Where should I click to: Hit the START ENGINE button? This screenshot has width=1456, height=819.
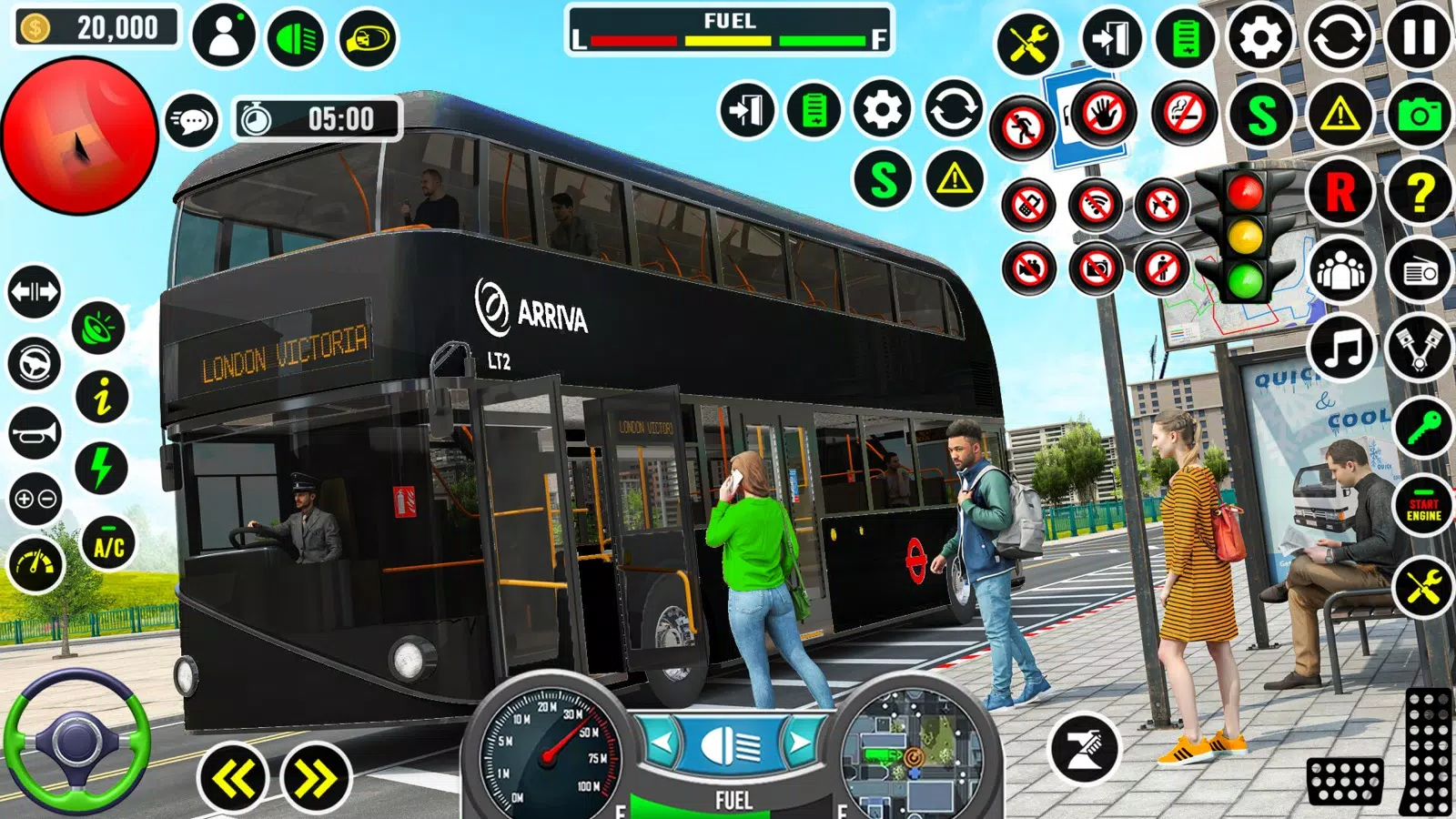click(1423, 509)
